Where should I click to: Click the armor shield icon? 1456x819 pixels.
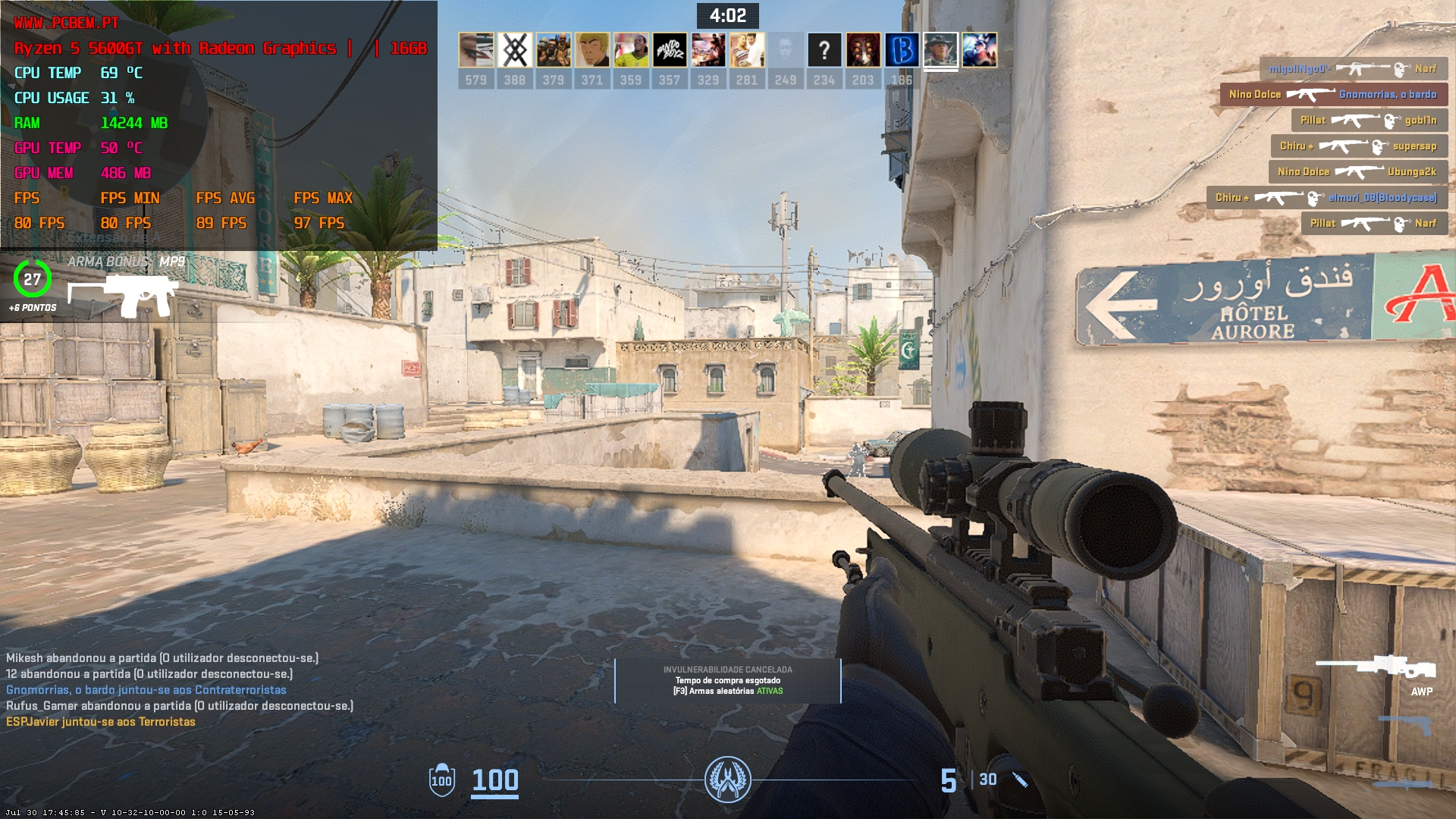pos(441,780)
